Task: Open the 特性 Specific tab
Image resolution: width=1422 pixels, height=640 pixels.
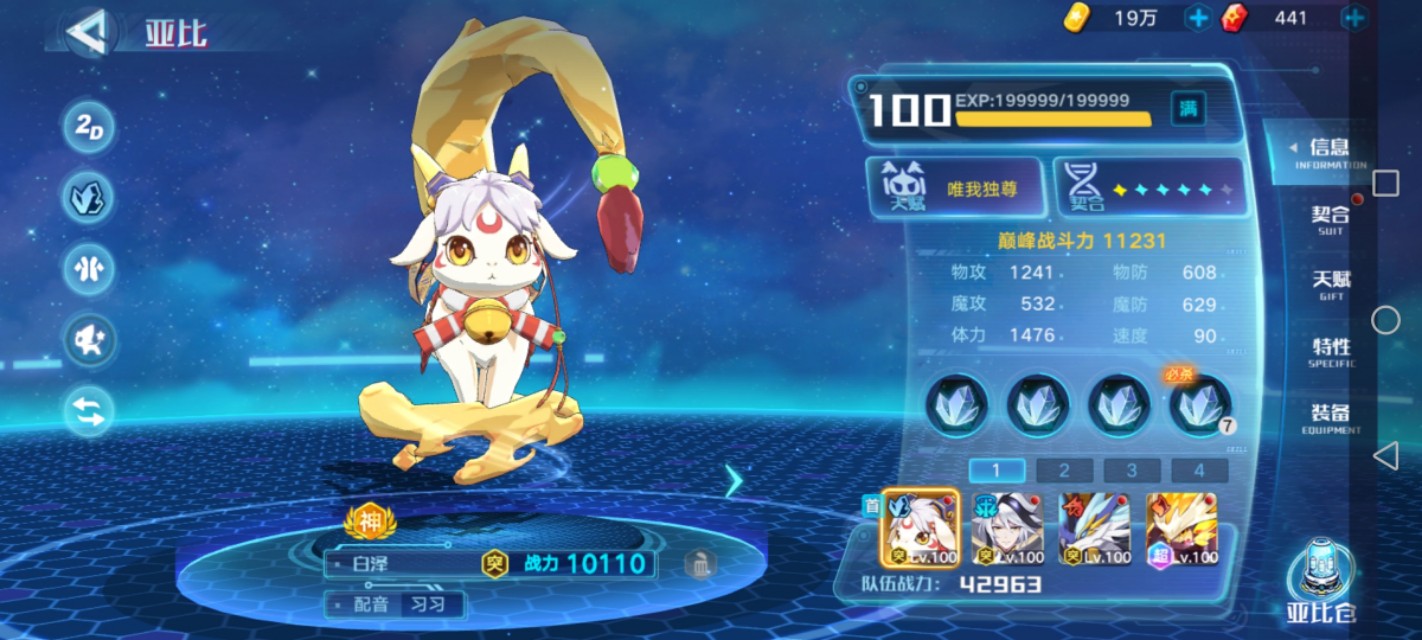Action: [1330, 351]
